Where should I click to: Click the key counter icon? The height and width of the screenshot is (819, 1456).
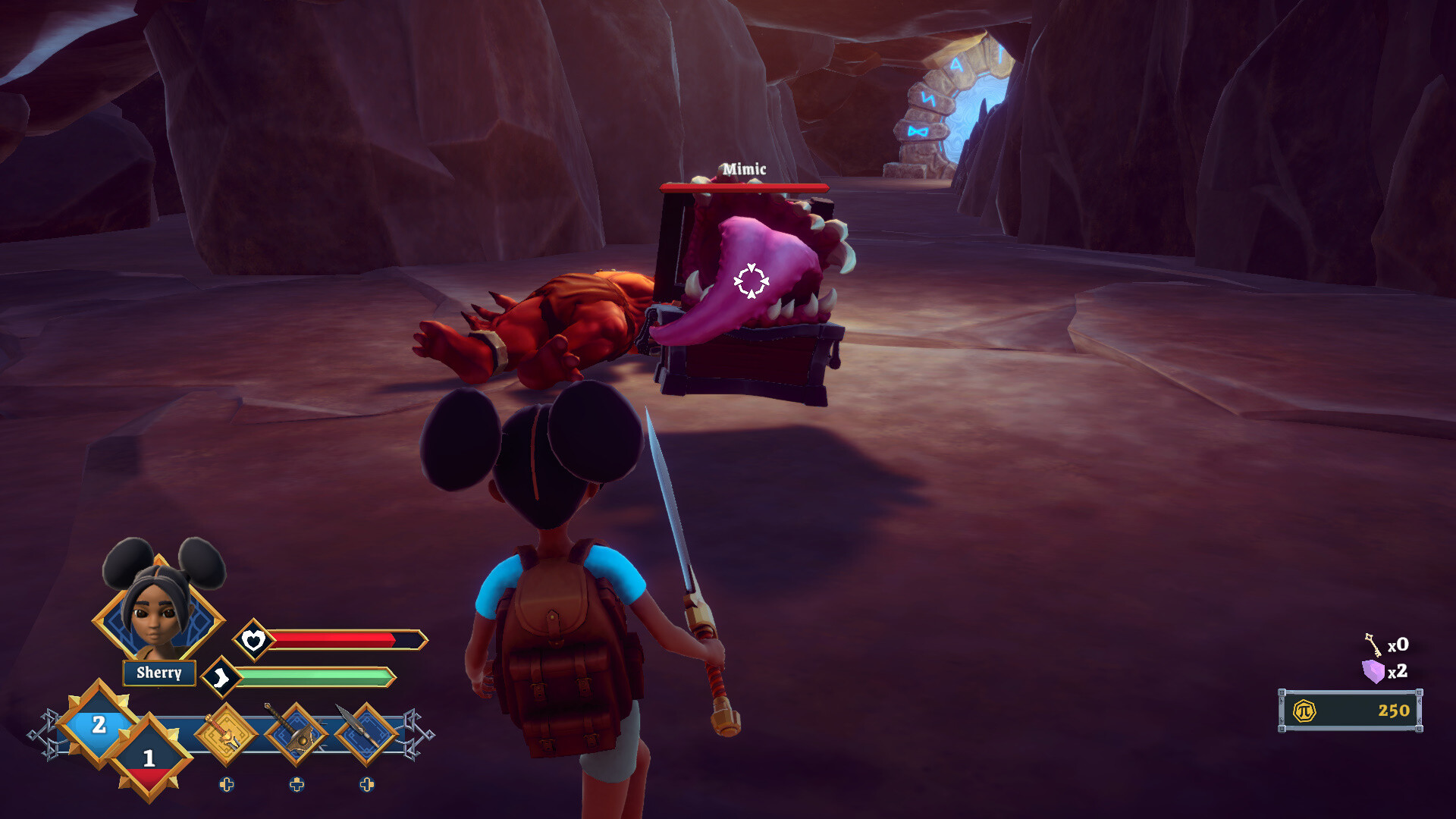1373,645
